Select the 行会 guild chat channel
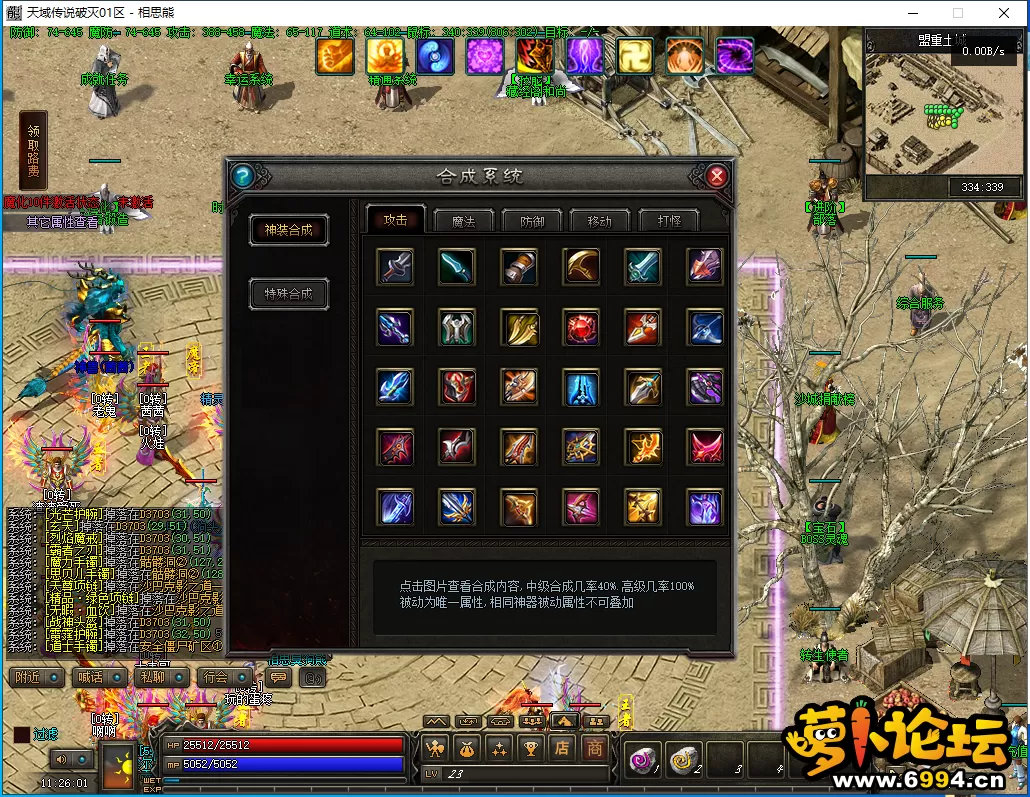Viewport: 1030px width, 797px height. [x=219, y=677]
